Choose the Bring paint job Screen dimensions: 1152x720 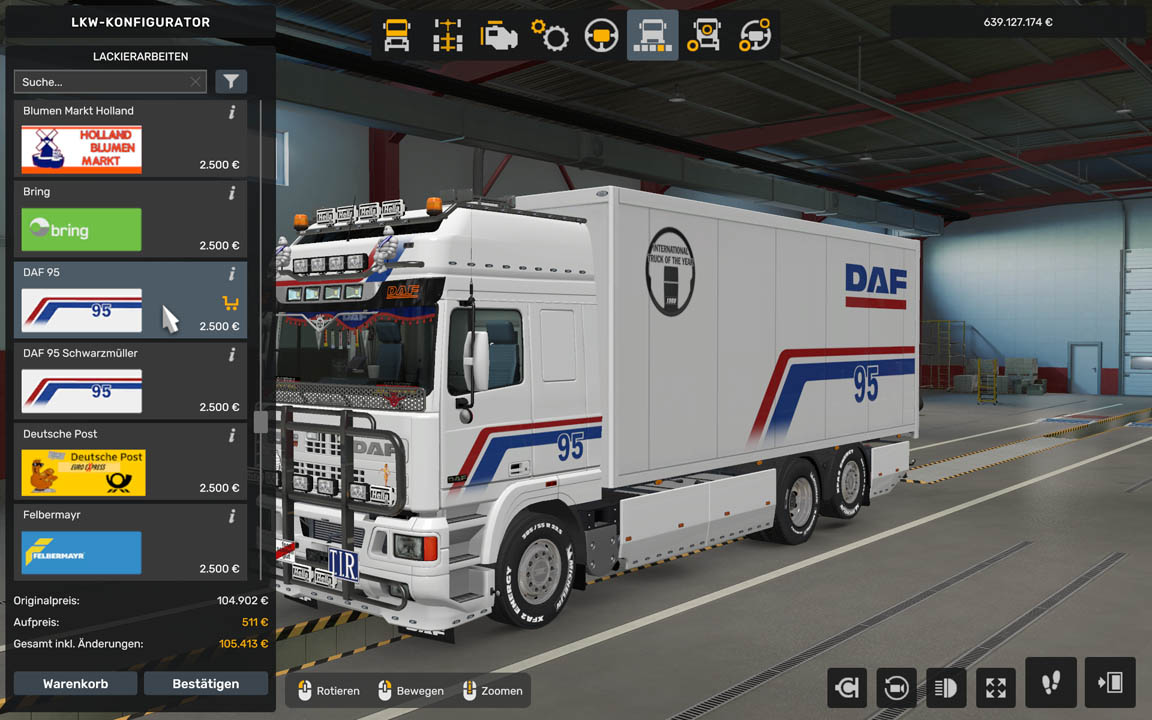[82, 230]
